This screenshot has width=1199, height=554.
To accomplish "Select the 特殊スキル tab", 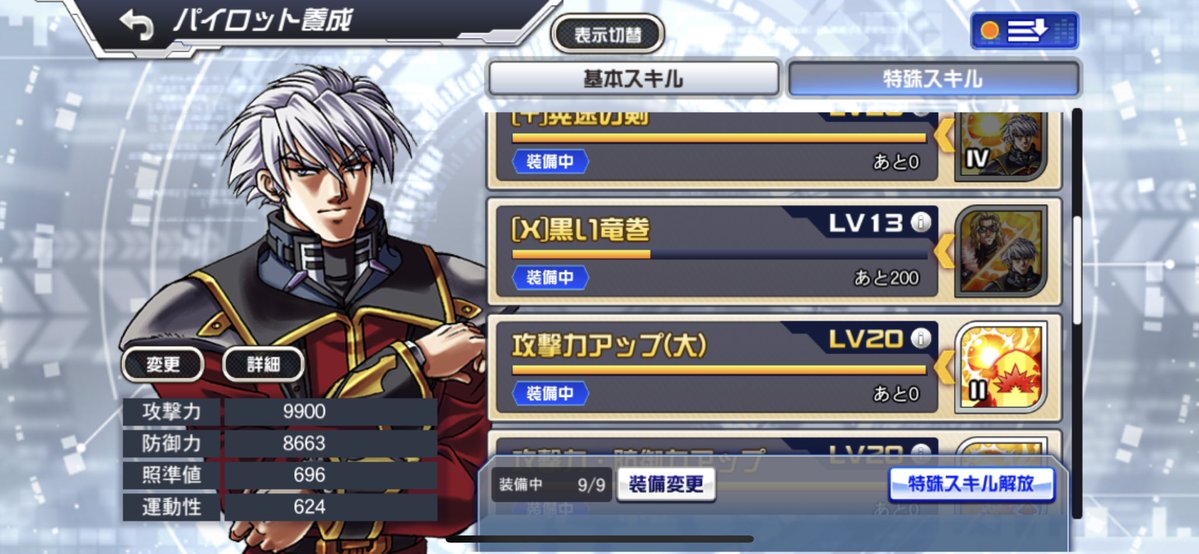I will [x=933, y=79].
